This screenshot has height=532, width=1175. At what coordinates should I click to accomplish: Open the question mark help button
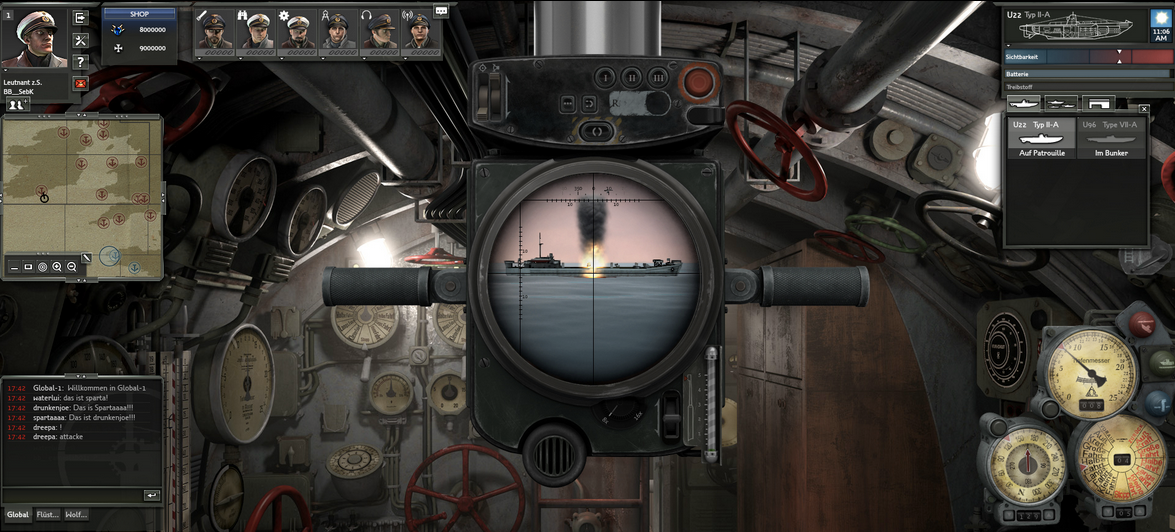pyautogui.click(x=82, y=62)
